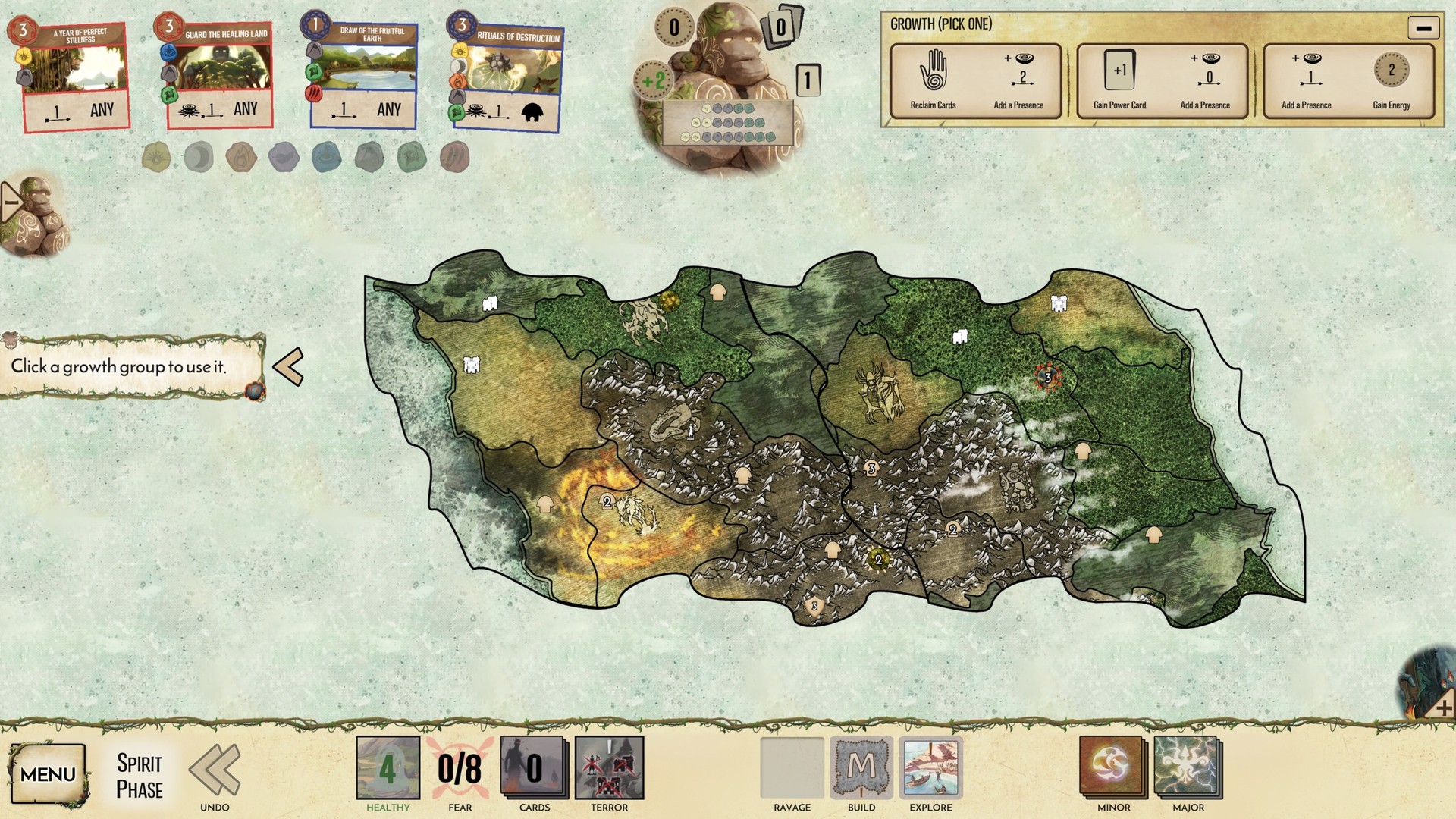Click the Healthy island status icon
1456x819 pixels.
(x=387, y=769)
